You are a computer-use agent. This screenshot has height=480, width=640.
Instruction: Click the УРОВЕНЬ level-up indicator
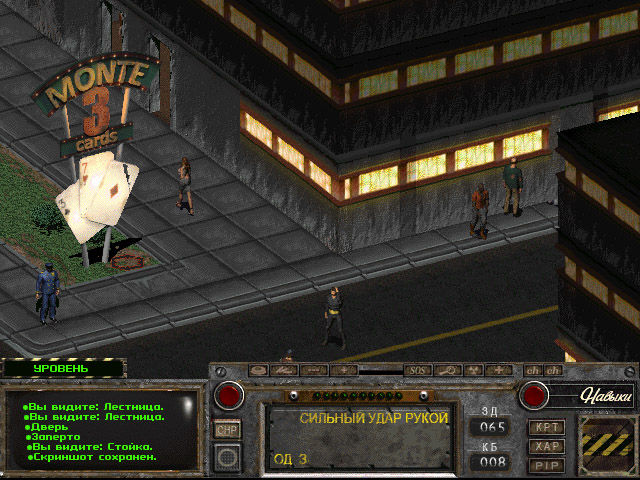[61, 368]
